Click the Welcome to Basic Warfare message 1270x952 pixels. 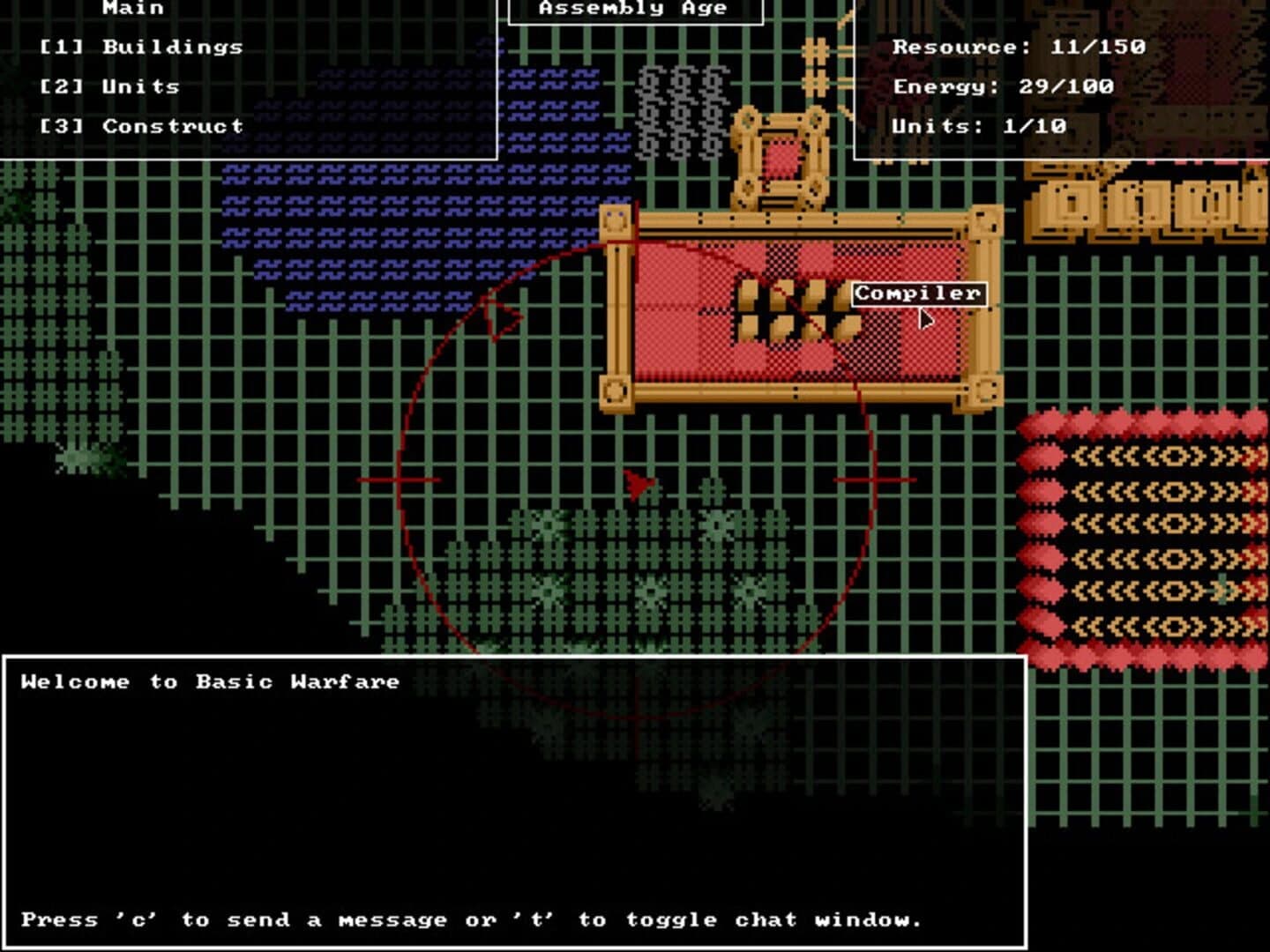click(209, 681)
